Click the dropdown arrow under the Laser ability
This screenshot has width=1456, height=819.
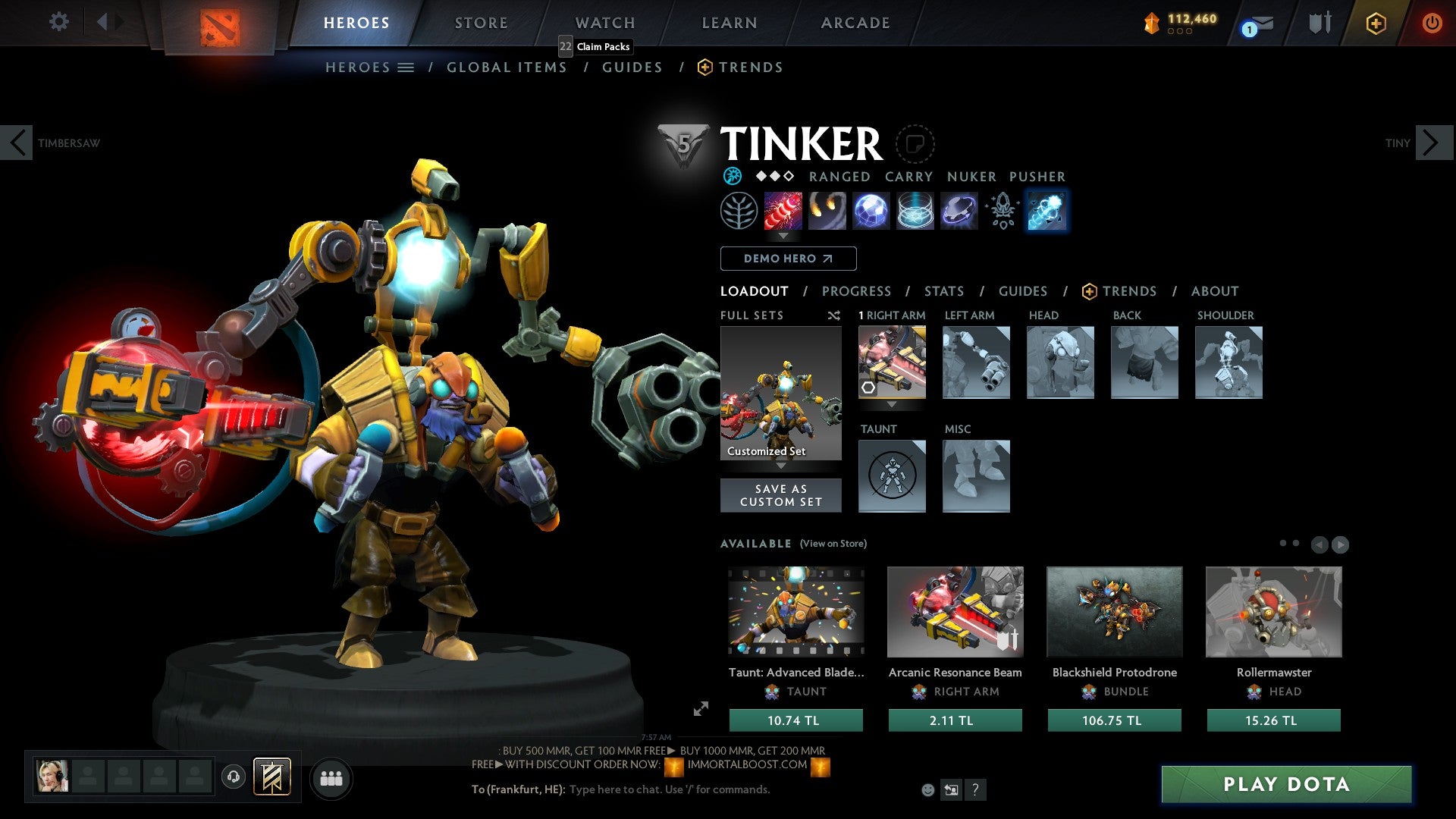click(782, 237)
